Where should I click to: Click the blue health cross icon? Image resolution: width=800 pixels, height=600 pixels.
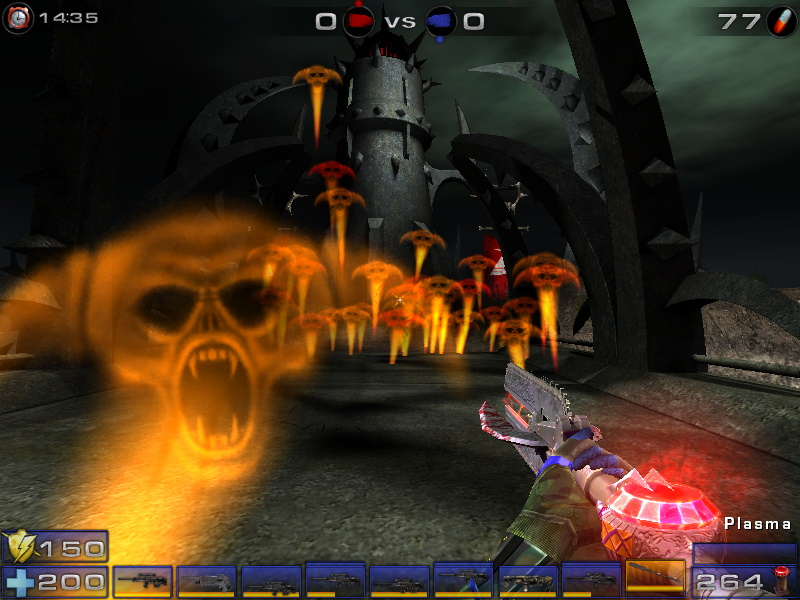coord(19,581)
